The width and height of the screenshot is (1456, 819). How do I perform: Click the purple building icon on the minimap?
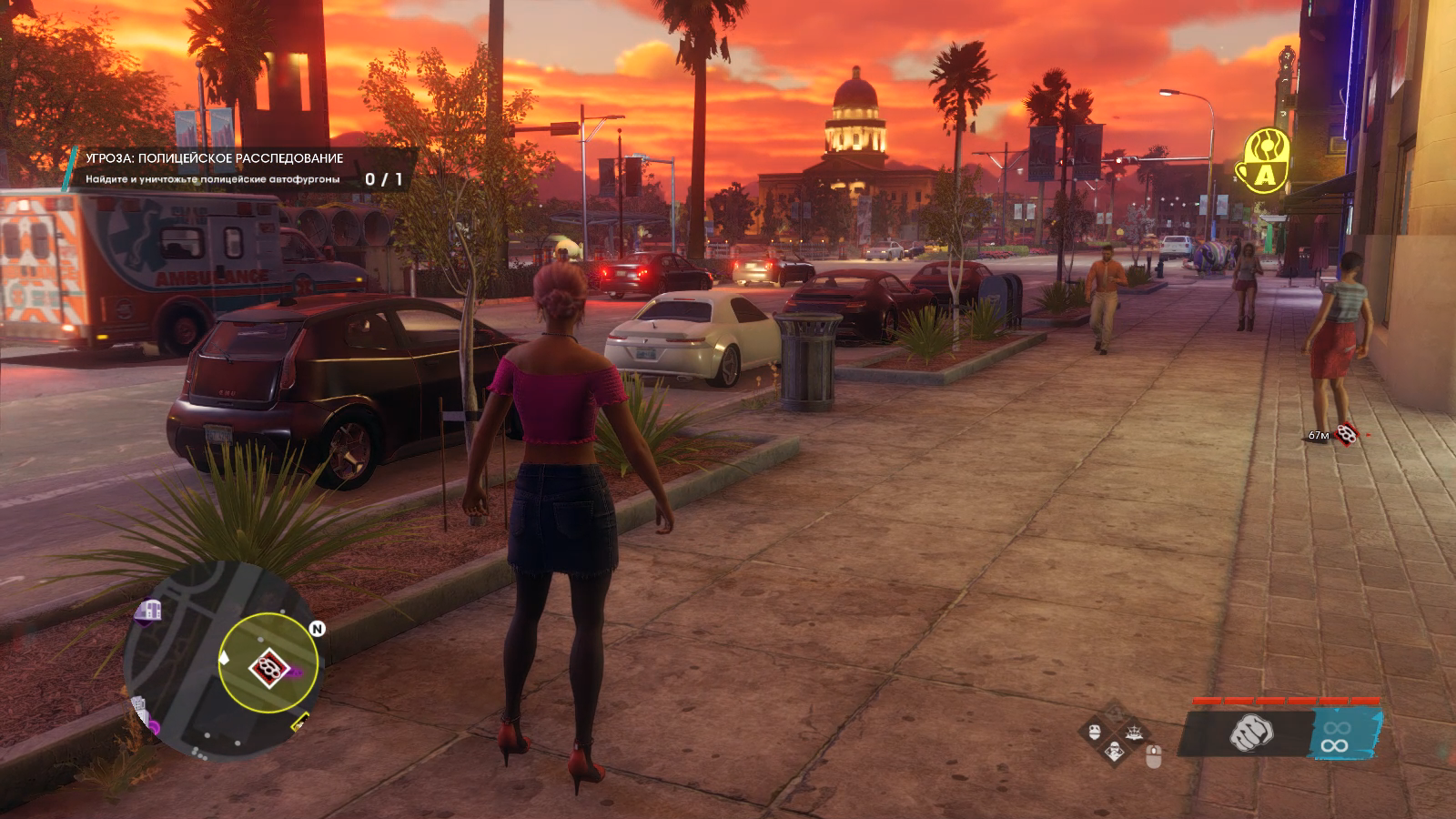(x=147, y=612)
